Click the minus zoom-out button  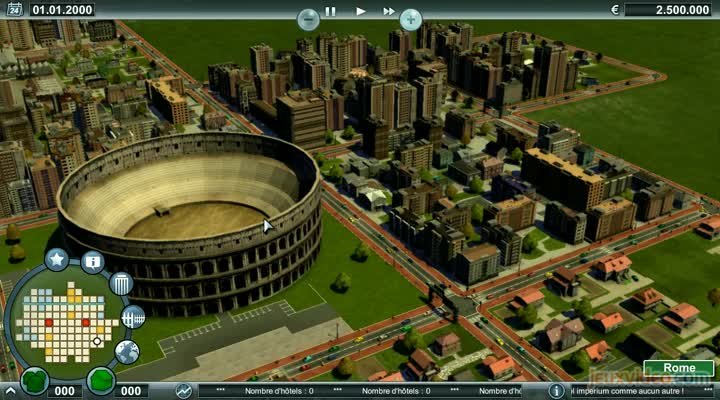point(308,18)
